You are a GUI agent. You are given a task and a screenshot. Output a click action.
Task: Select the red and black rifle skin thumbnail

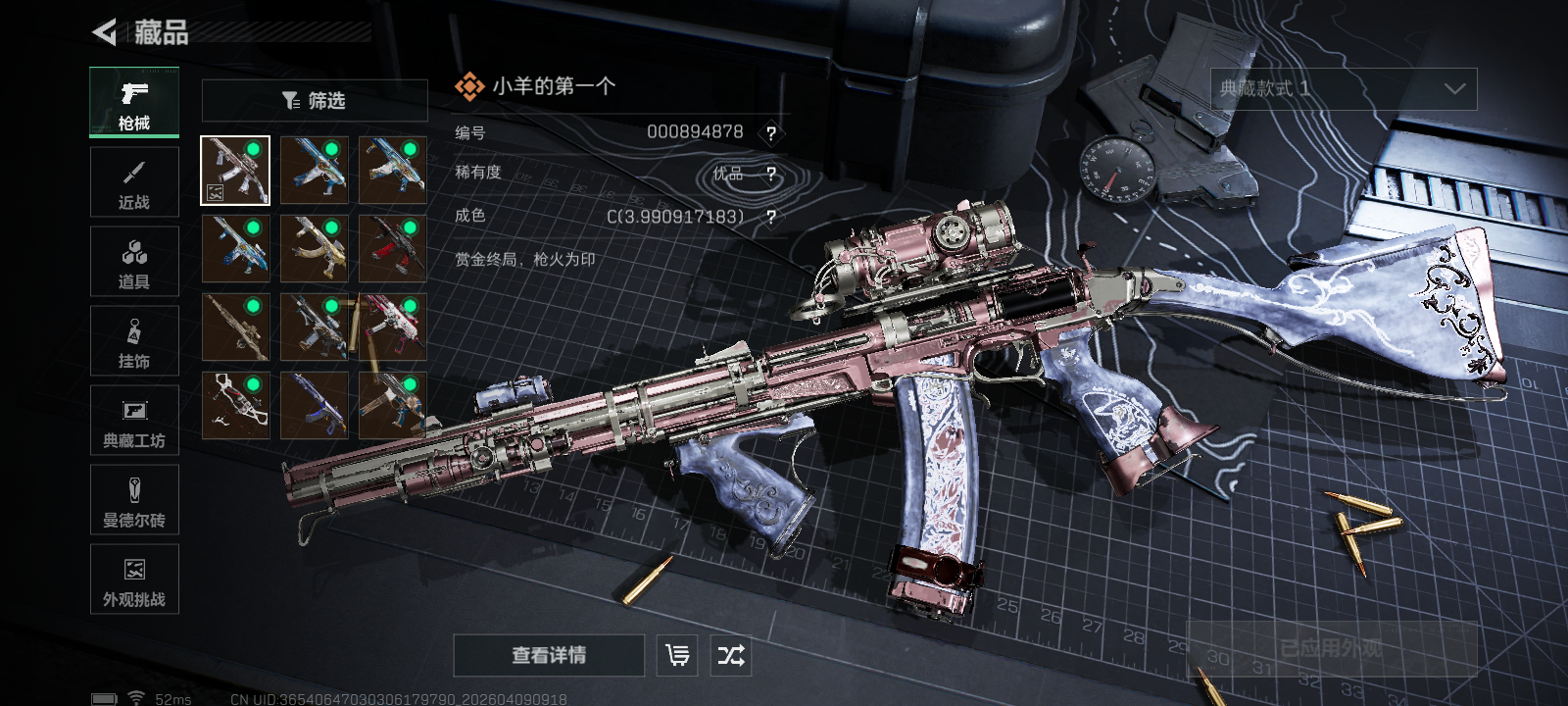pyautogui.click(x=393, y=249)
